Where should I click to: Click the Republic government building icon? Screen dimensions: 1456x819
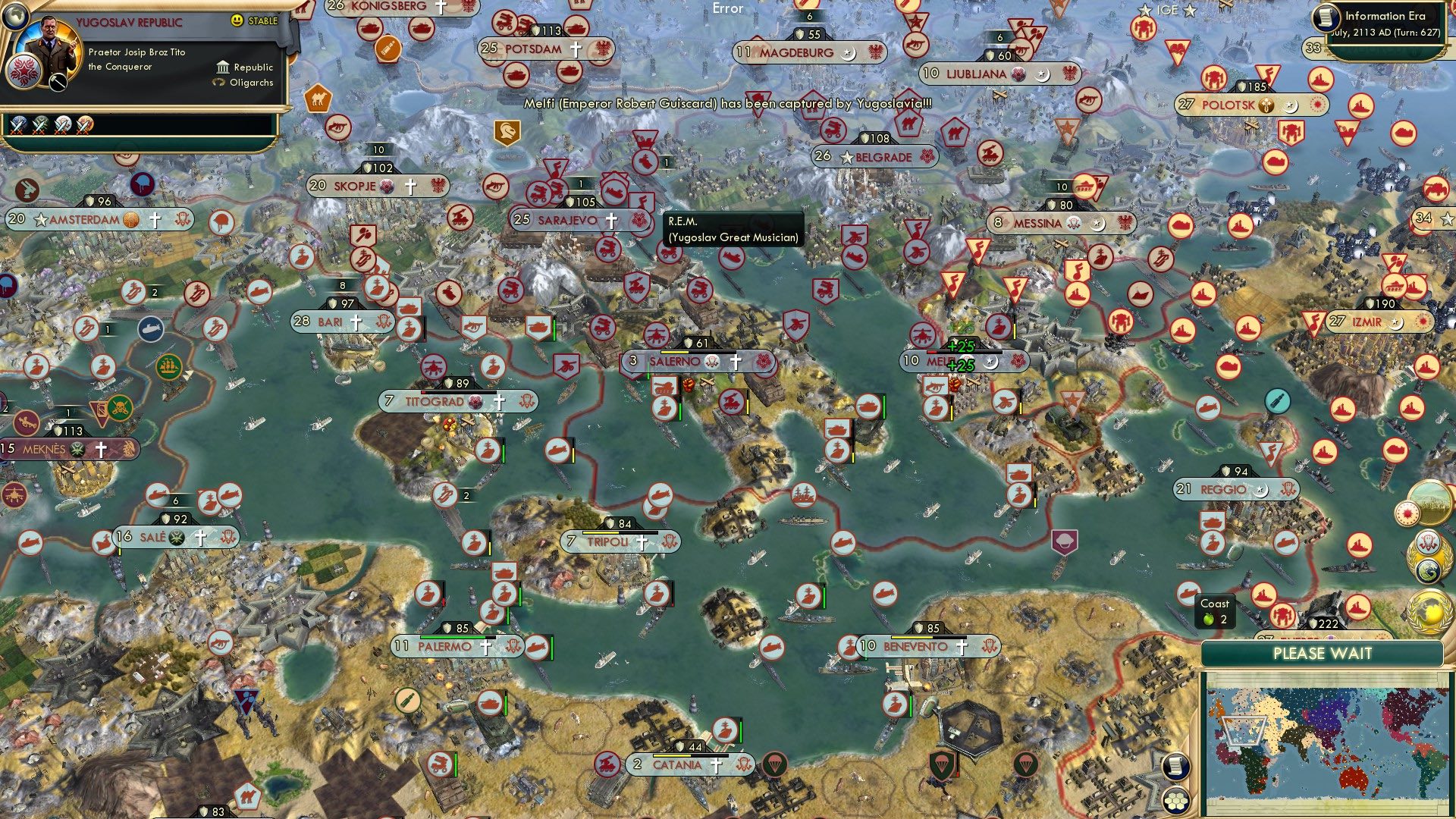(x=223, y=67)
